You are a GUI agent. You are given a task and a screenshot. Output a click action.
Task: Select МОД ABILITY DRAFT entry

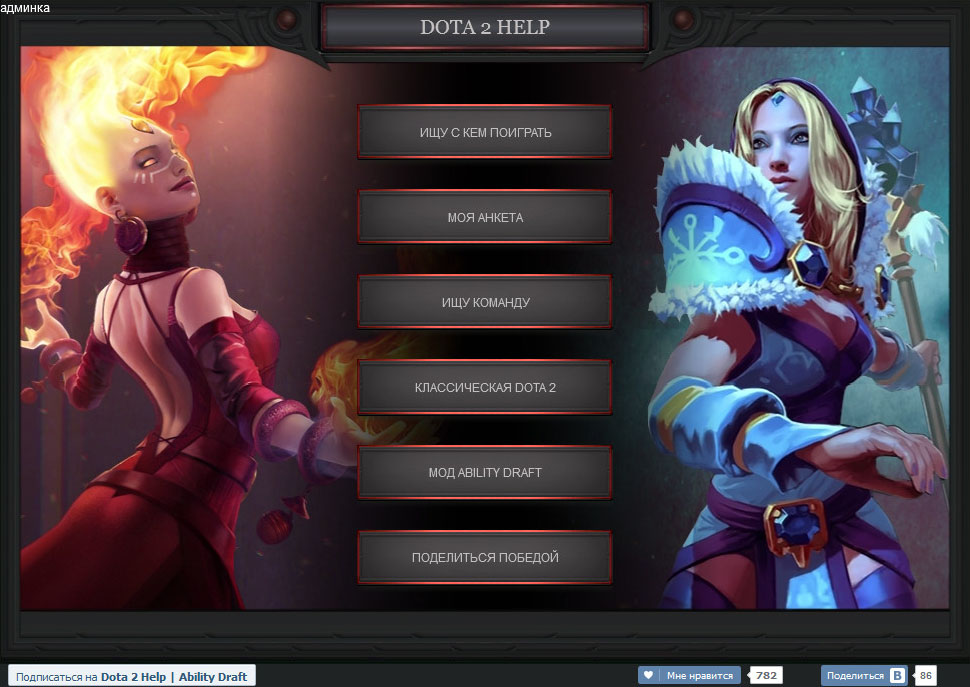click(x=485, y=472)
